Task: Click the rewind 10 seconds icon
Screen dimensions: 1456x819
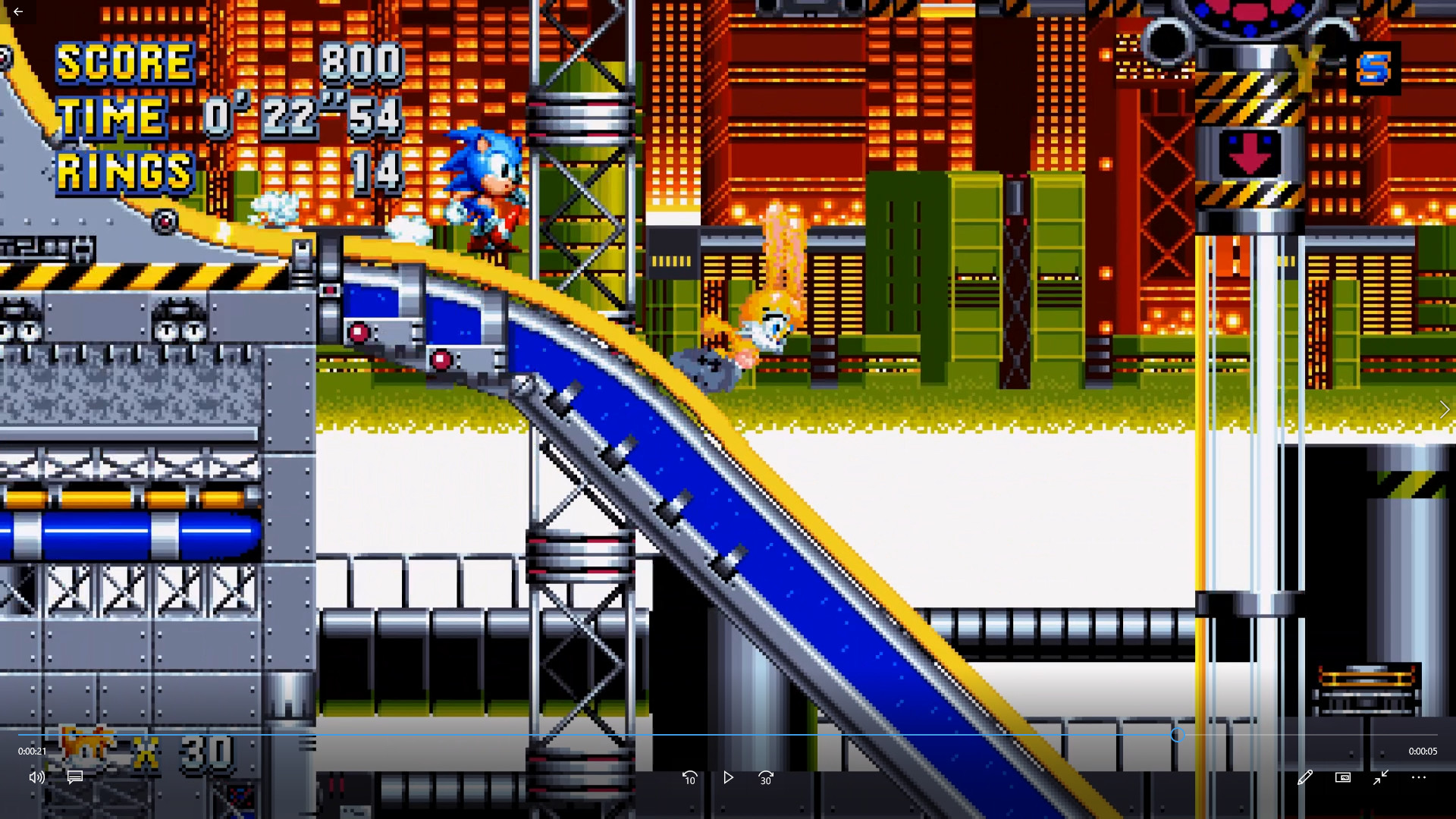Action: click(x=689, y=777)
